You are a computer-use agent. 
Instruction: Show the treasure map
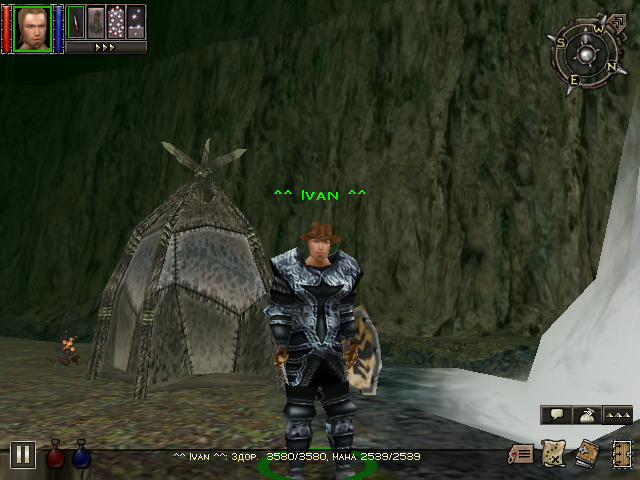pyautogui.click(x=552, y=454)
